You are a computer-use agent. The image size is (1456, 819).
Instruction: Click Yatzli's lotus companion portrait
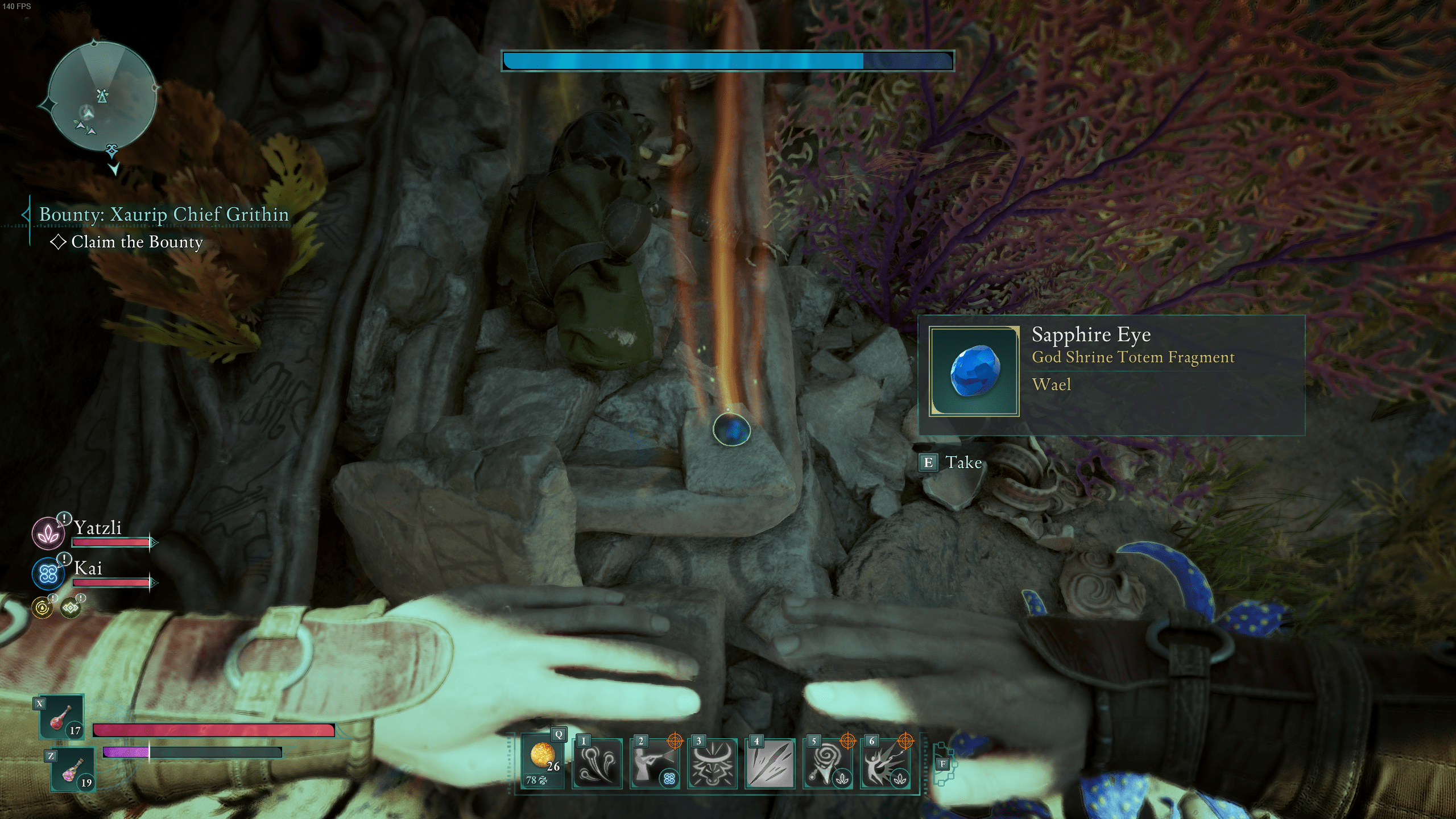tap(48, 533)
